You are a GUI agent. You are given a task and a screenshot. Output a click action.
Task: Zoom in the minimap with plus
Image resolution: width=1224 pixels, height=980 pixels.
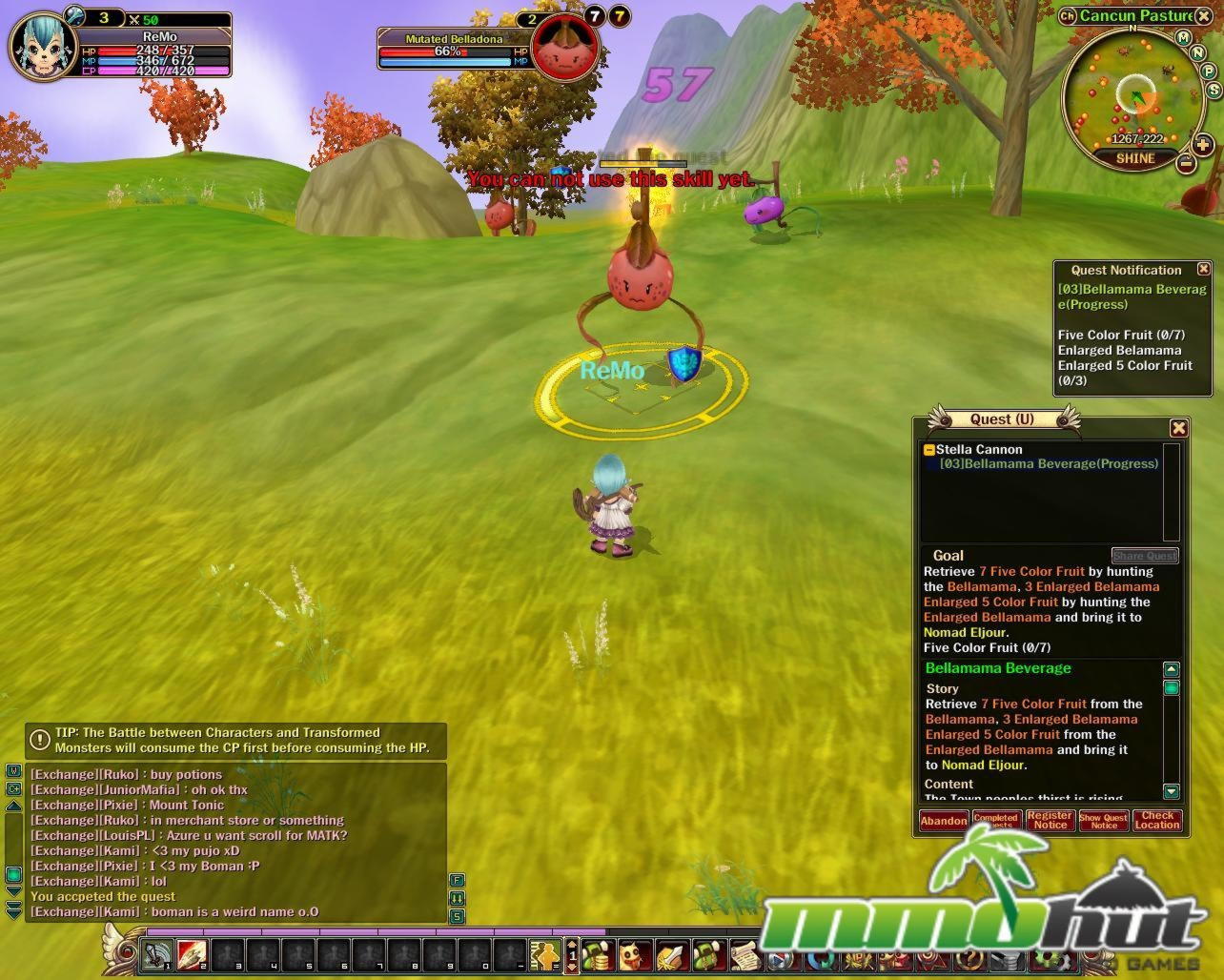click(1202, 145)
